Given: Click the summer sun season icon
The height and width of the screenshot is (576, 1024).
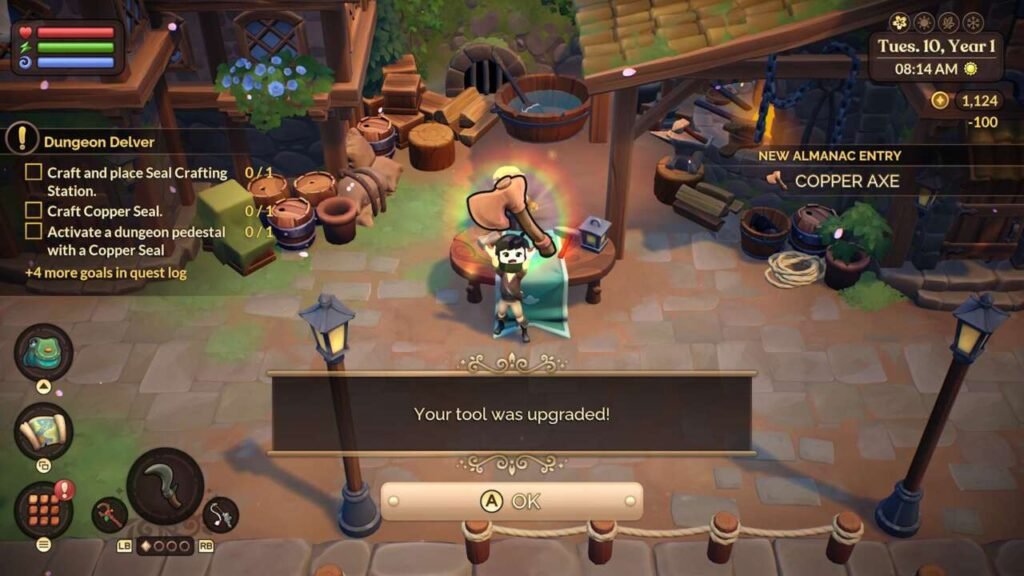Looking at the screenshot, I should click(923, 22).
